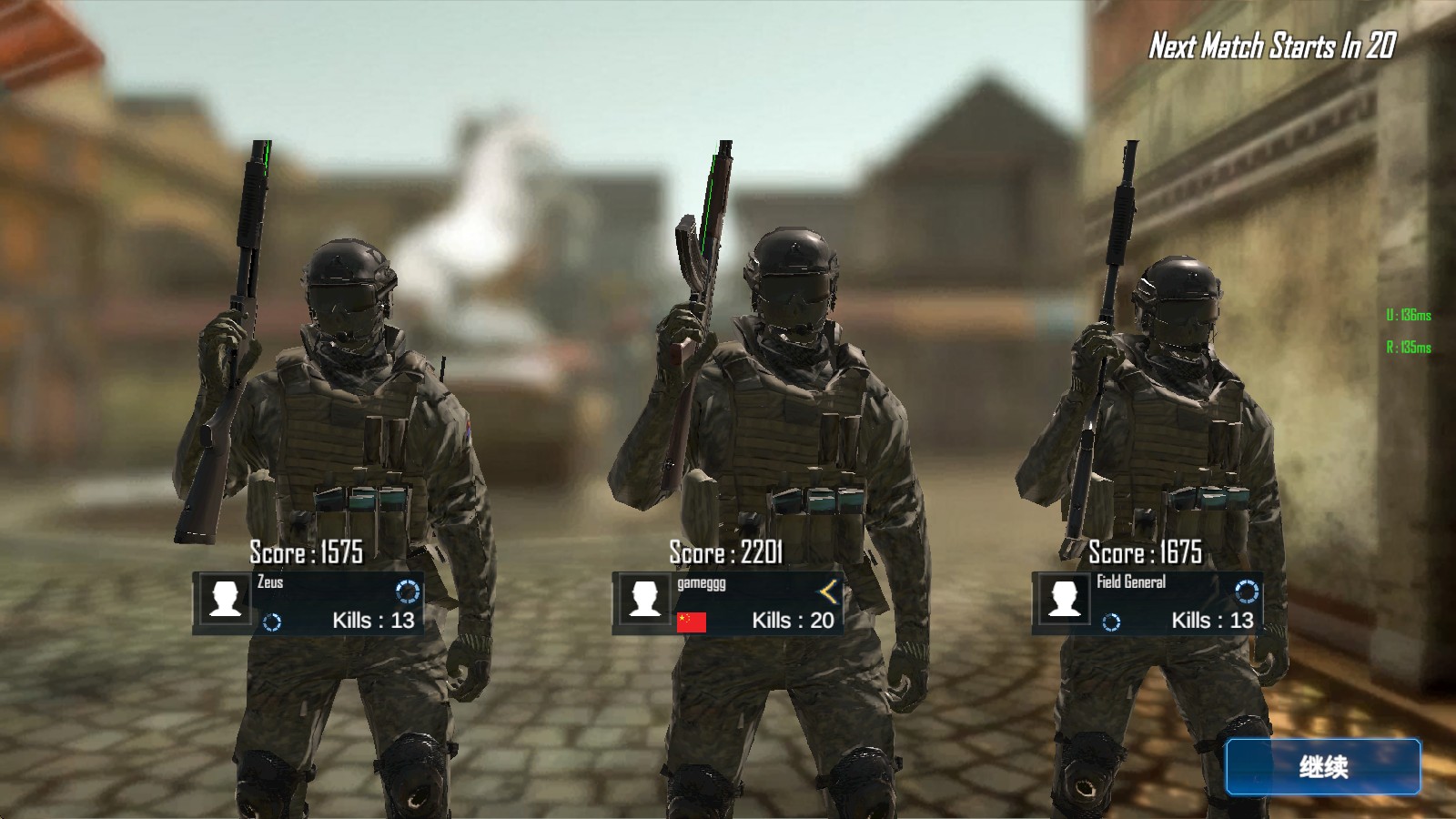Click Field General's avatar portrait
Image resolution: width=1456 pixels, height=819 pixels.
(1065, 601)
